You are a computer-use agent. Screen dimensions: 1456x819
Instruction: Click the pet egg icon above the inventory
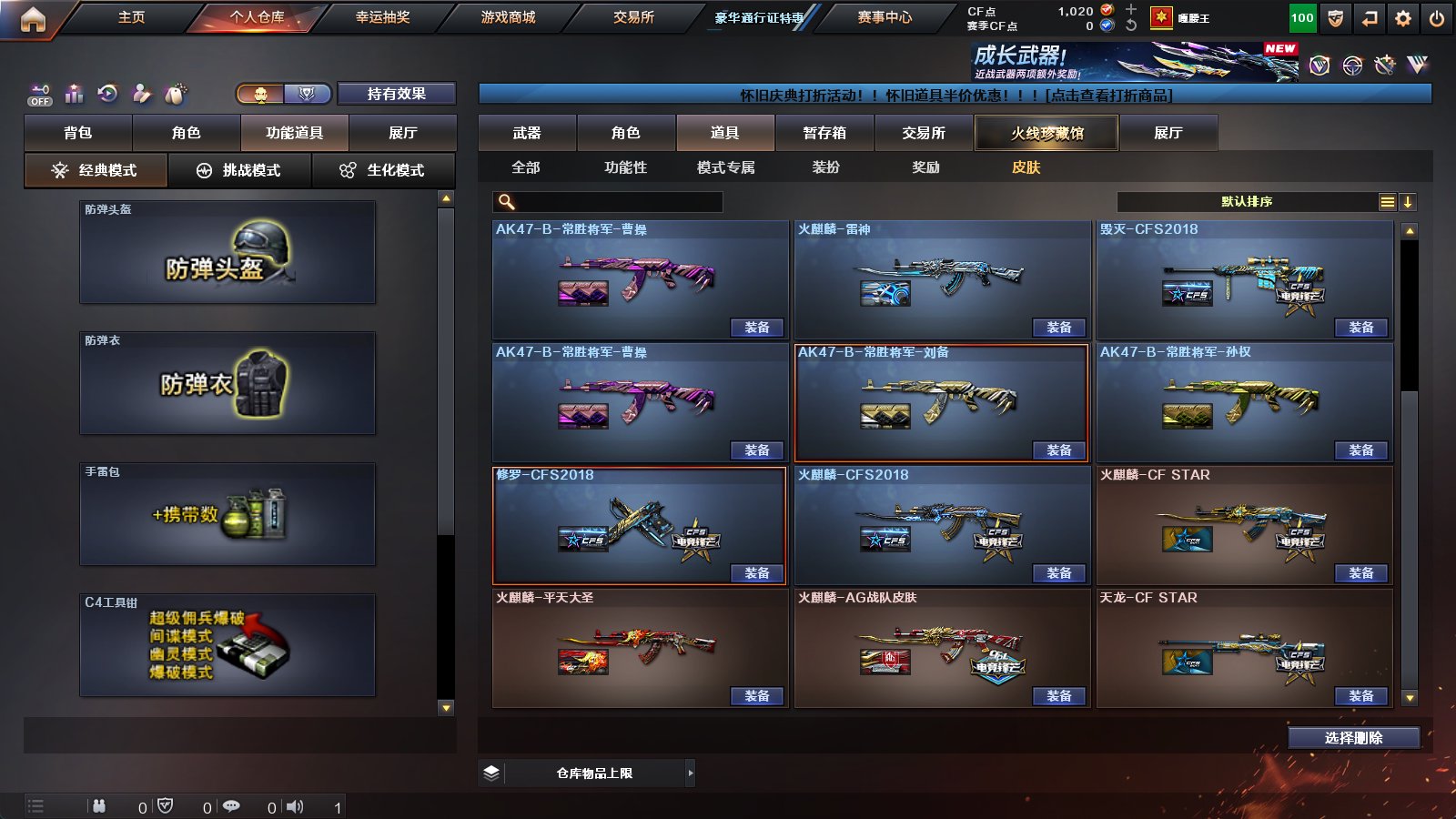[173, 94]
